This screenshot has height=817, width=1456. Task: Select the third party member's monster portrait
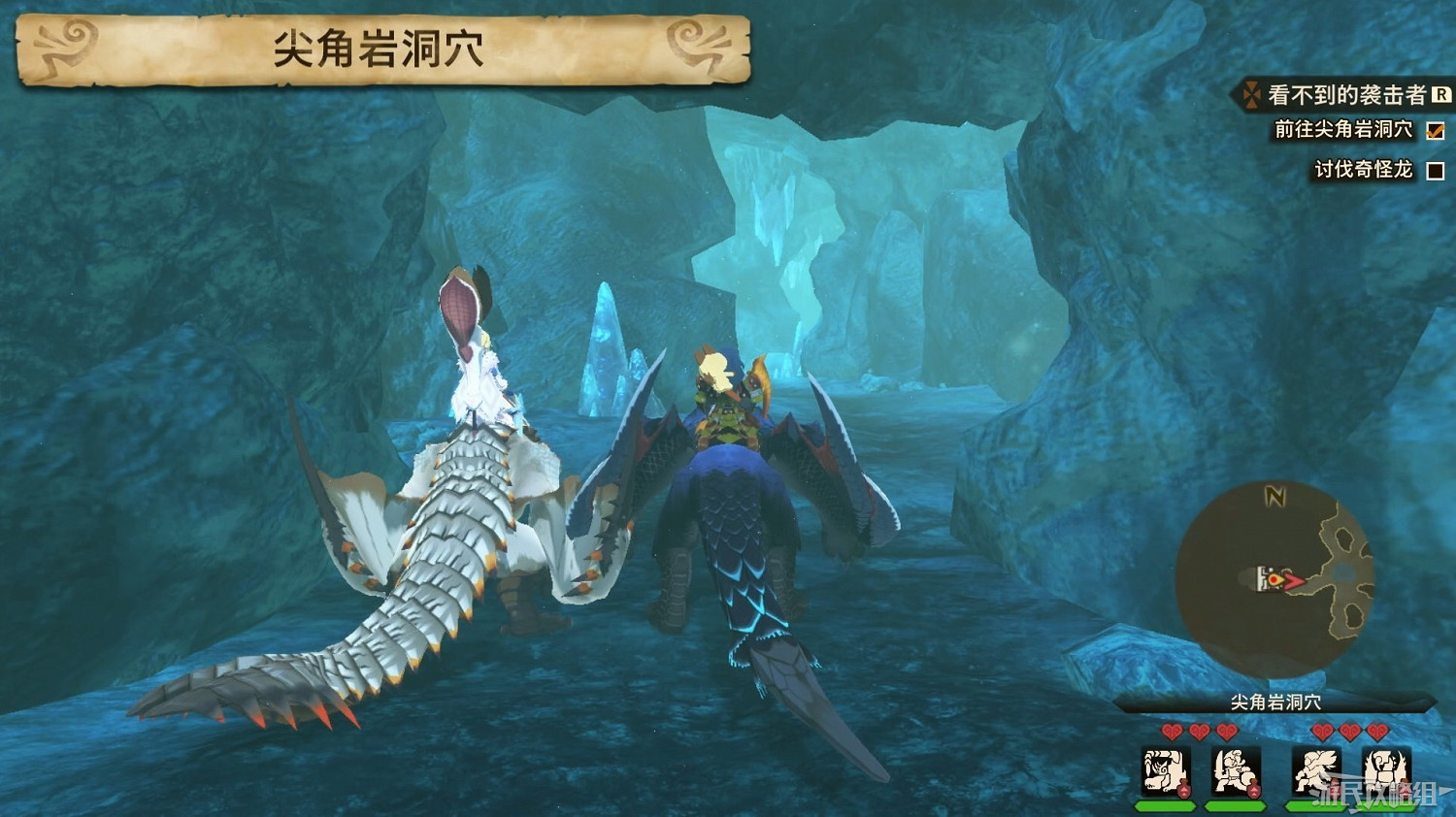tap(1314, 770)
